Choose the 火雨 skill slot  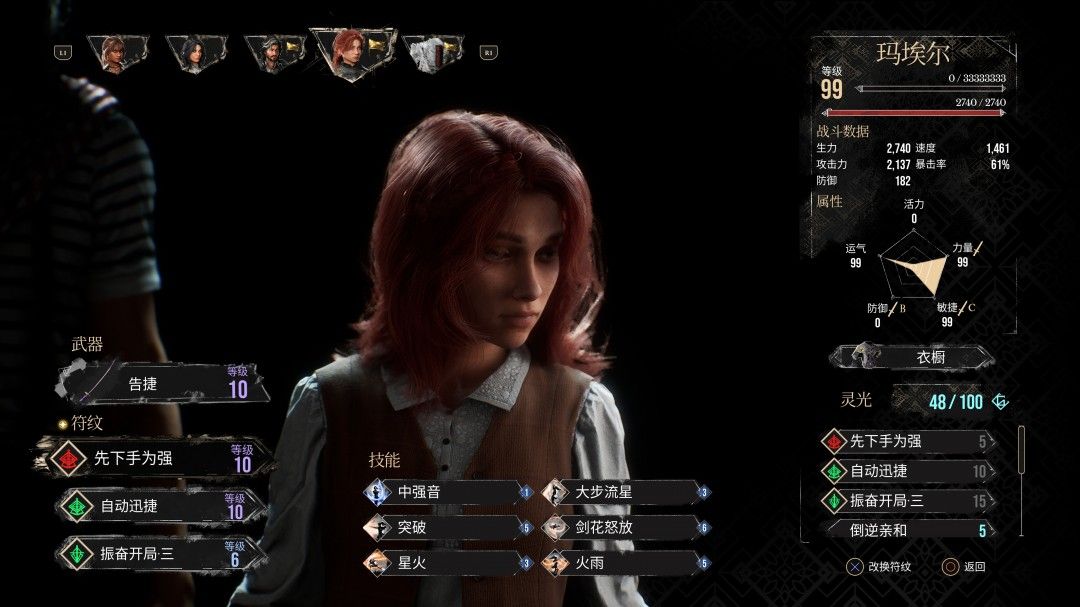pos(625,563)
